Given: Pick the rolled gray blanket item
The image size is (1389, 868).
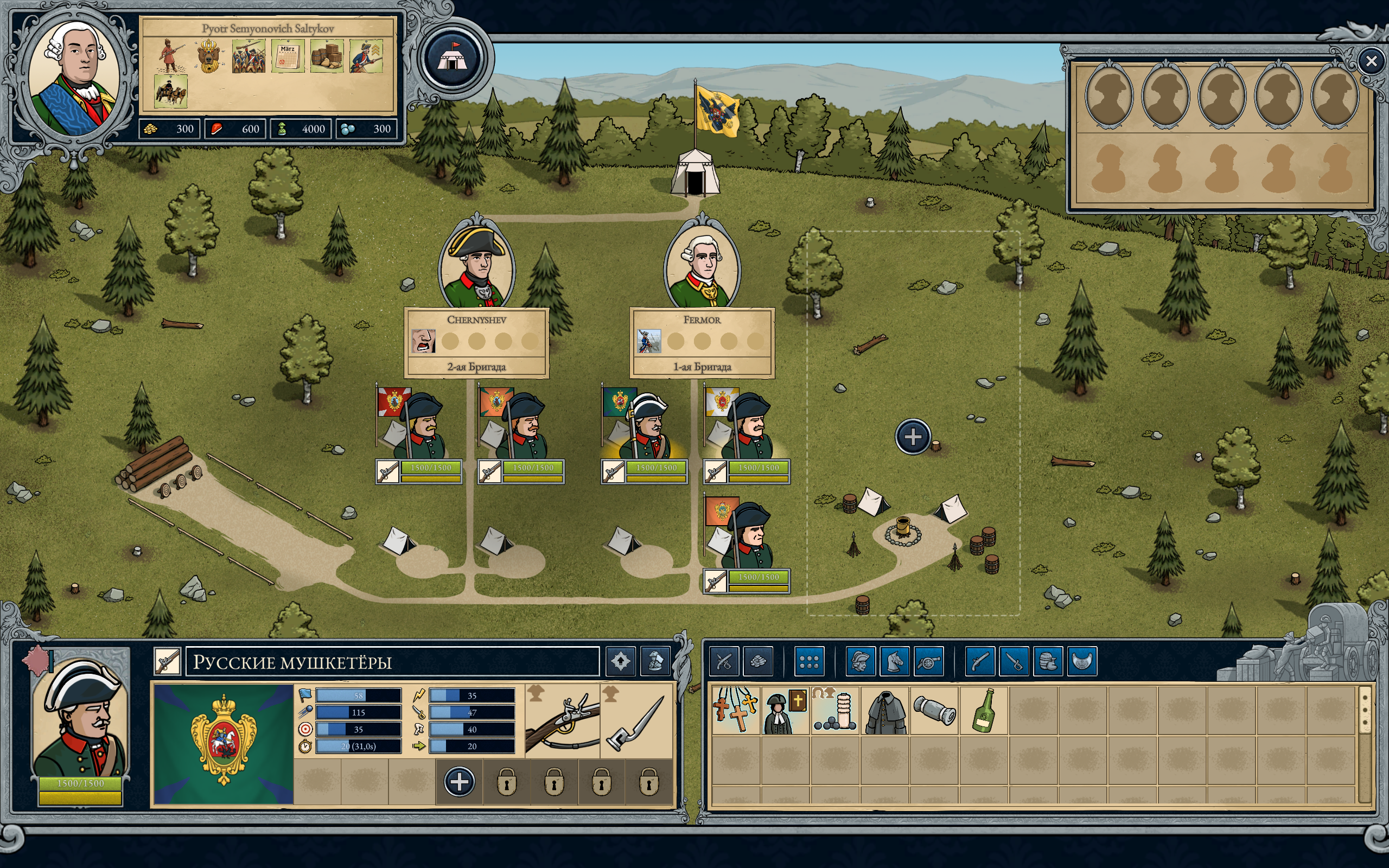Looking at the screenshot, I should 934,711.
